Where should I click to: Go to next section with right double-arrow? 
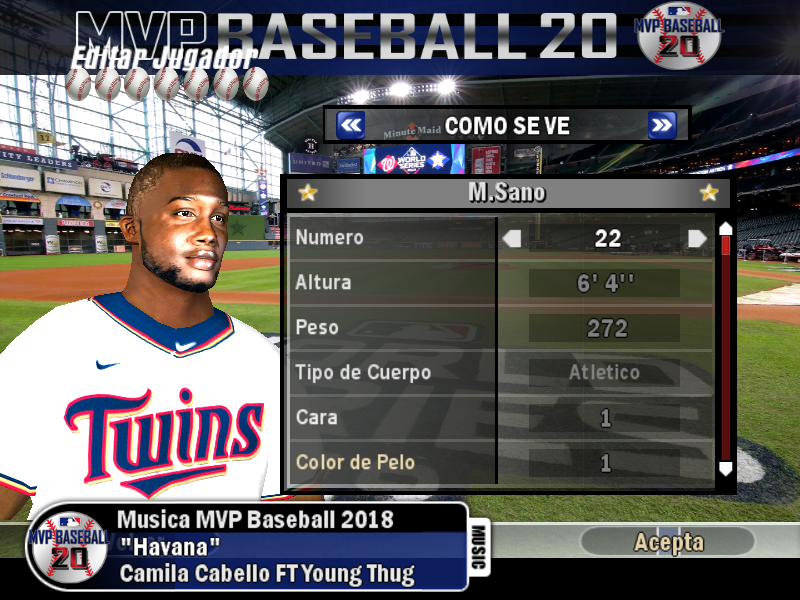662,125
